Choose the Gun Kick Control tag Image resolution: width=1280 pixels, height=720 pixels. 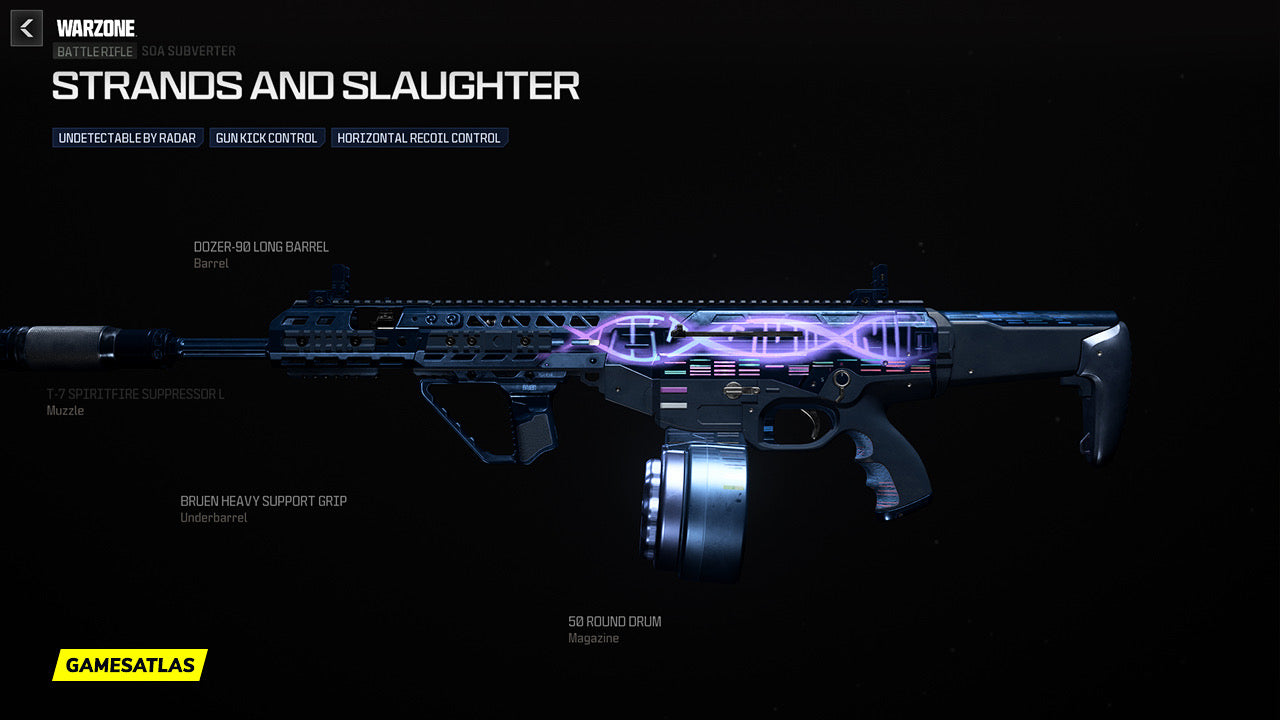coord(266,138)
